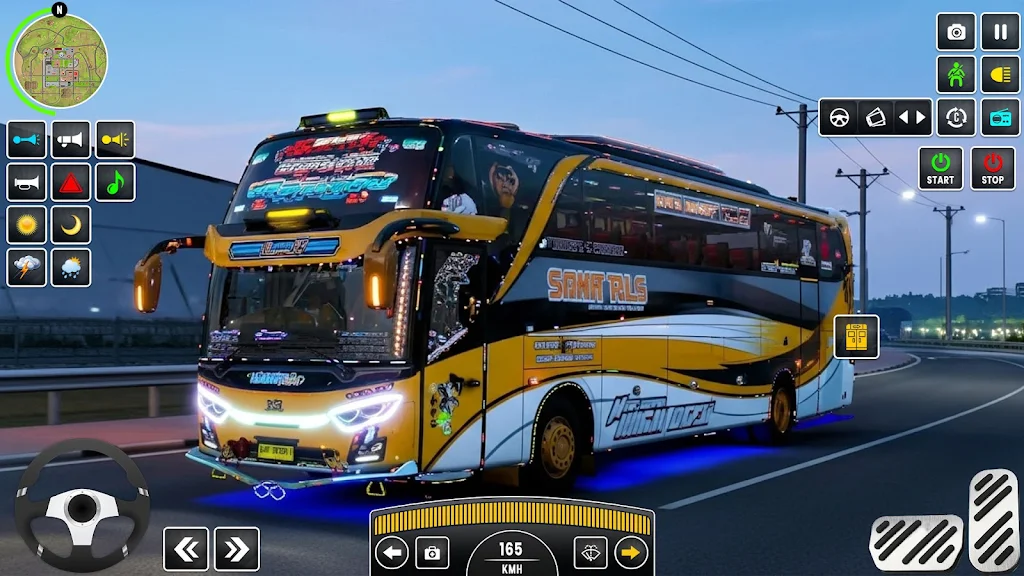Open the bus door
The width and height of the screenshot is (1024, 576).
(x=856, y=337)
